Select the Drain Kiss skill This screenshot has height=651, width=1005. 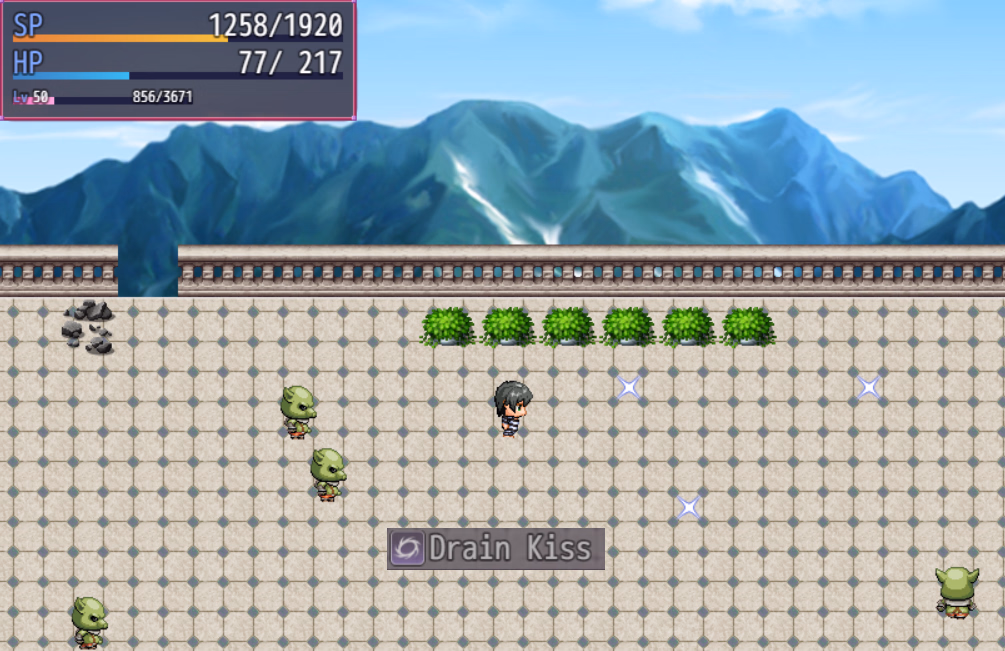(496, 549)
